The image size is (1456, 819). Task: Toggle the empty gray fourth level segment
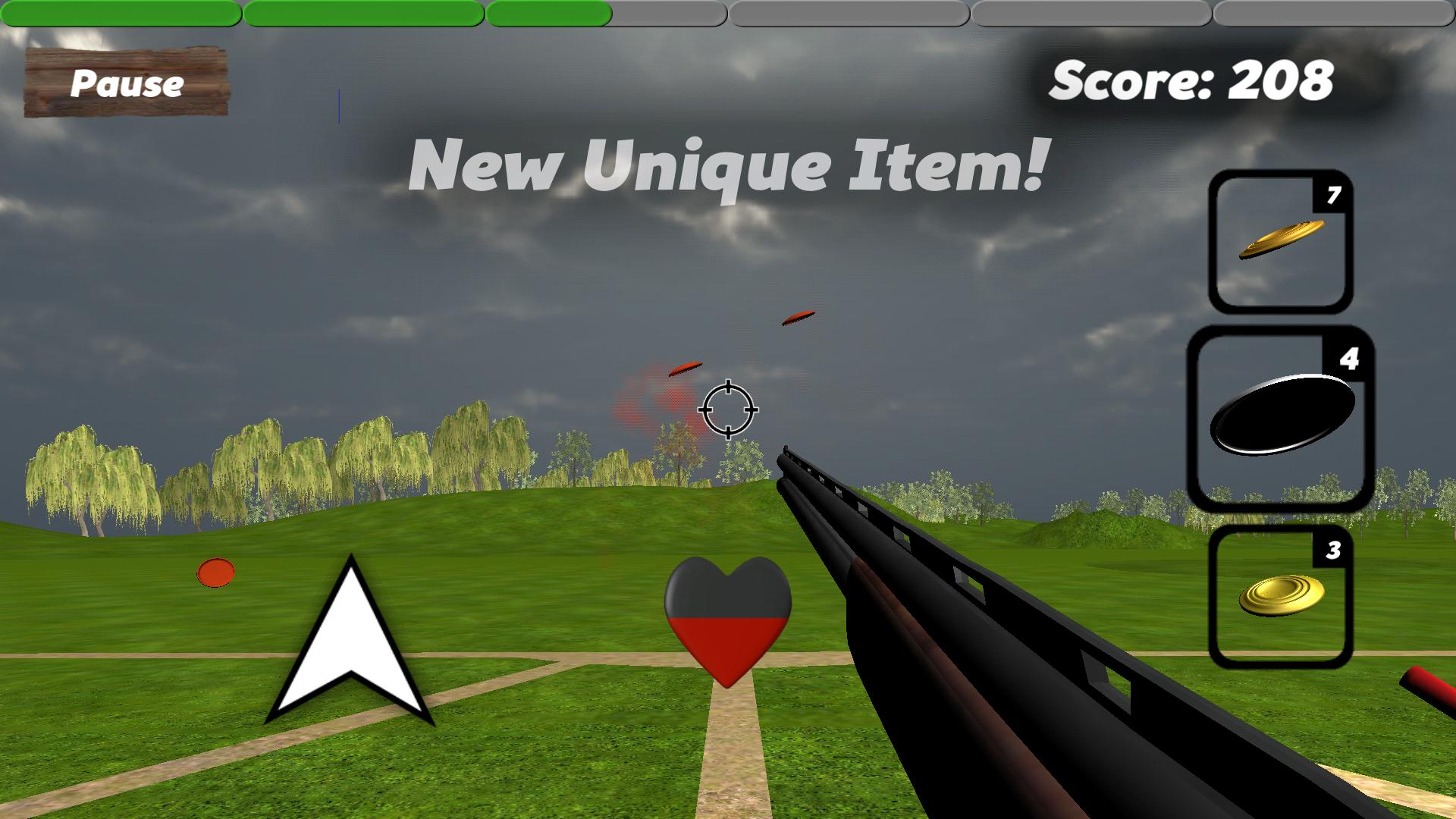click(x=849, y=12)
